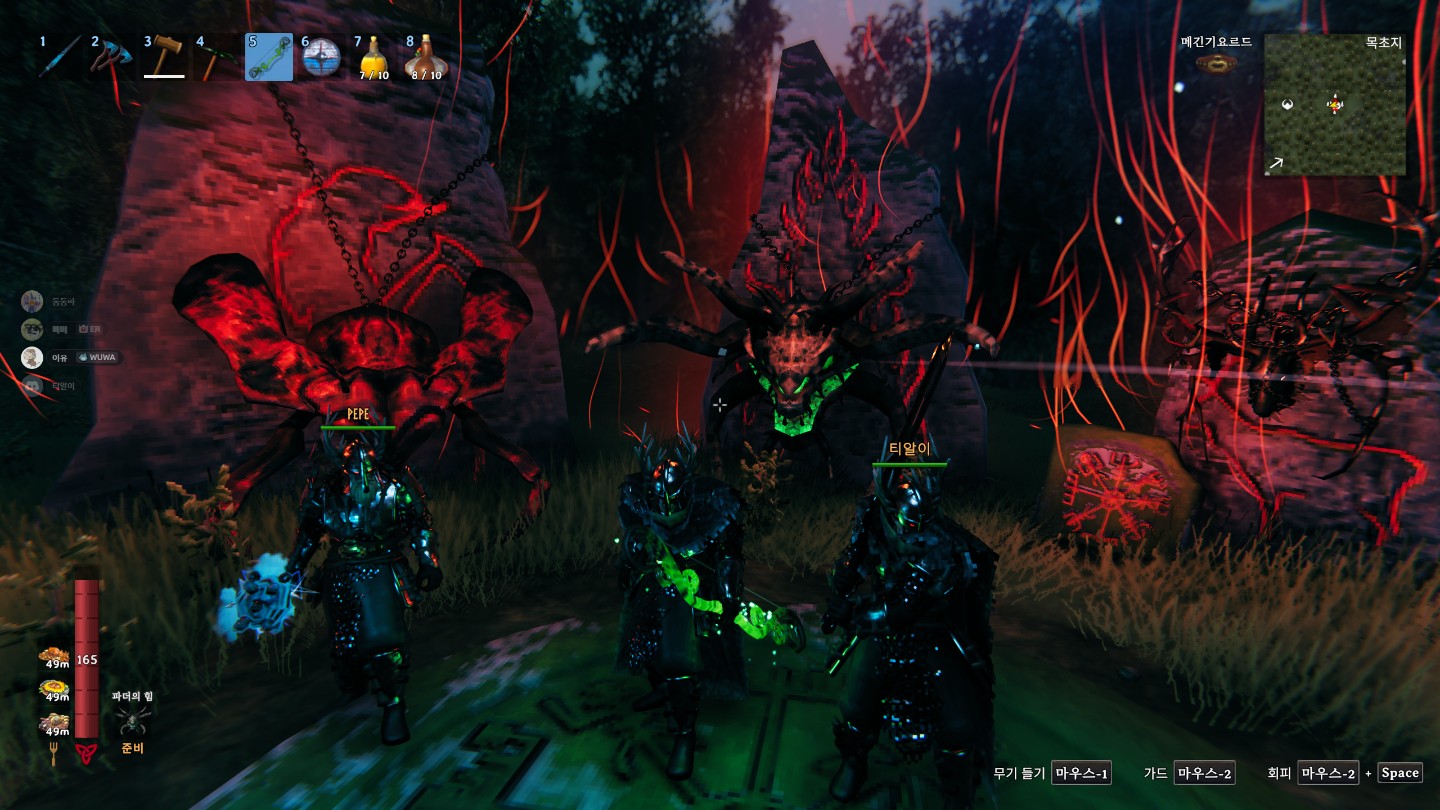This screenshot has height=810, width=1440.
Task: Use the brown flask in slot 8
Action: click(425, 57)
